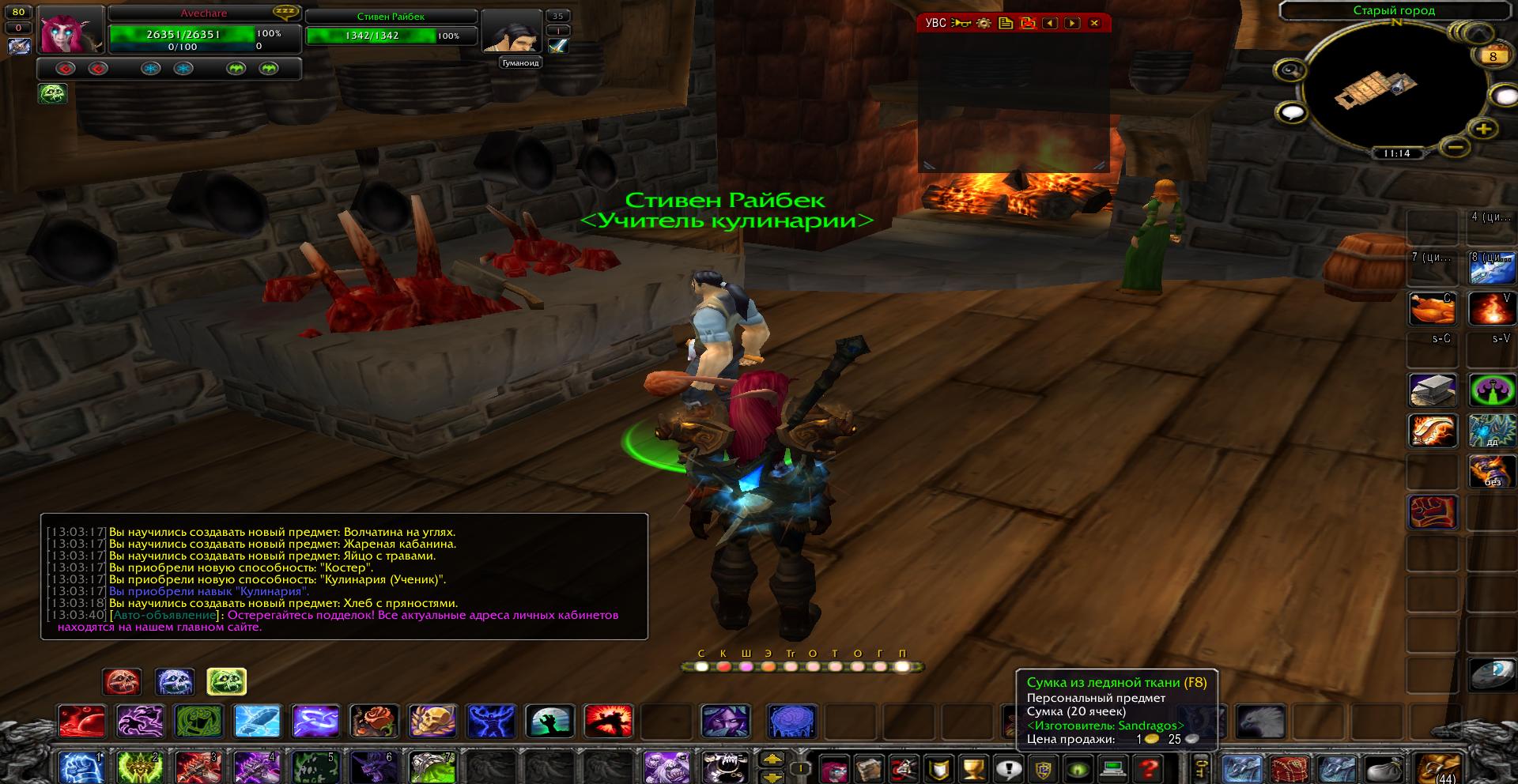This screenshot has width=1518, height=784.
Task: Switch to the red skull presence
Action: (122, 681)
